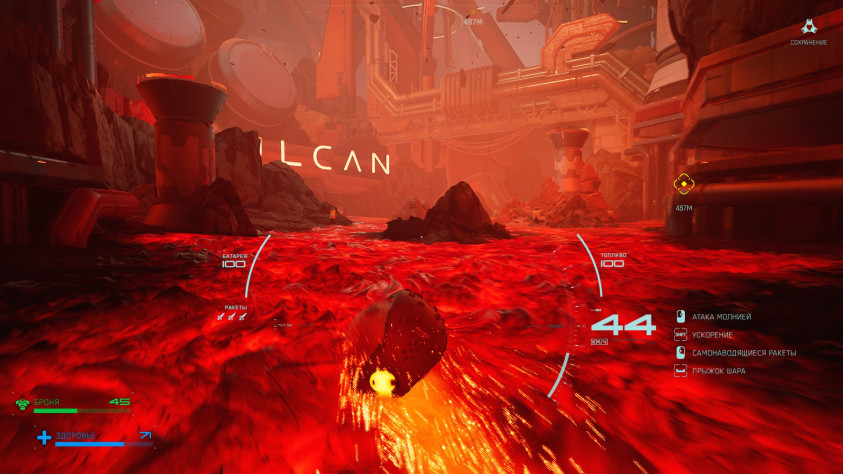Screen dimensions: 843x474
Task: Click the yellow objective waypoint marker
Action: click(684, 183)
